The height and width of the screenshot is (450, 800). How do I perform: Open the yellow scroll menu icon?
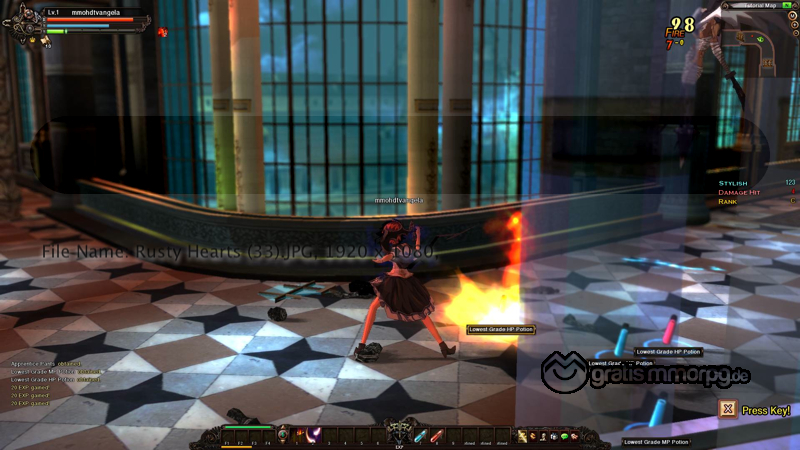point(521,435)
